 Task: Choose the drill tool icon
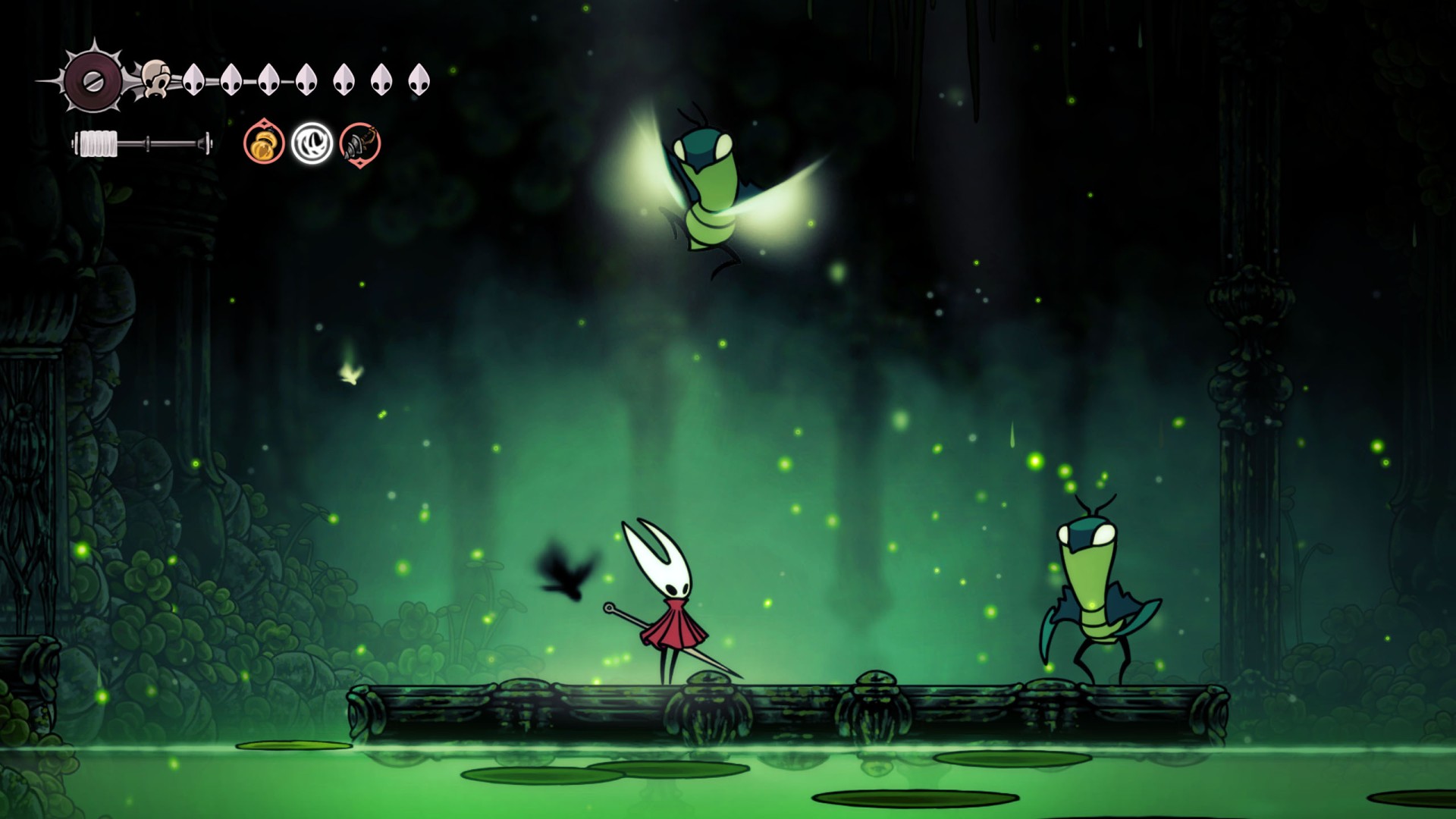(359, 143)
